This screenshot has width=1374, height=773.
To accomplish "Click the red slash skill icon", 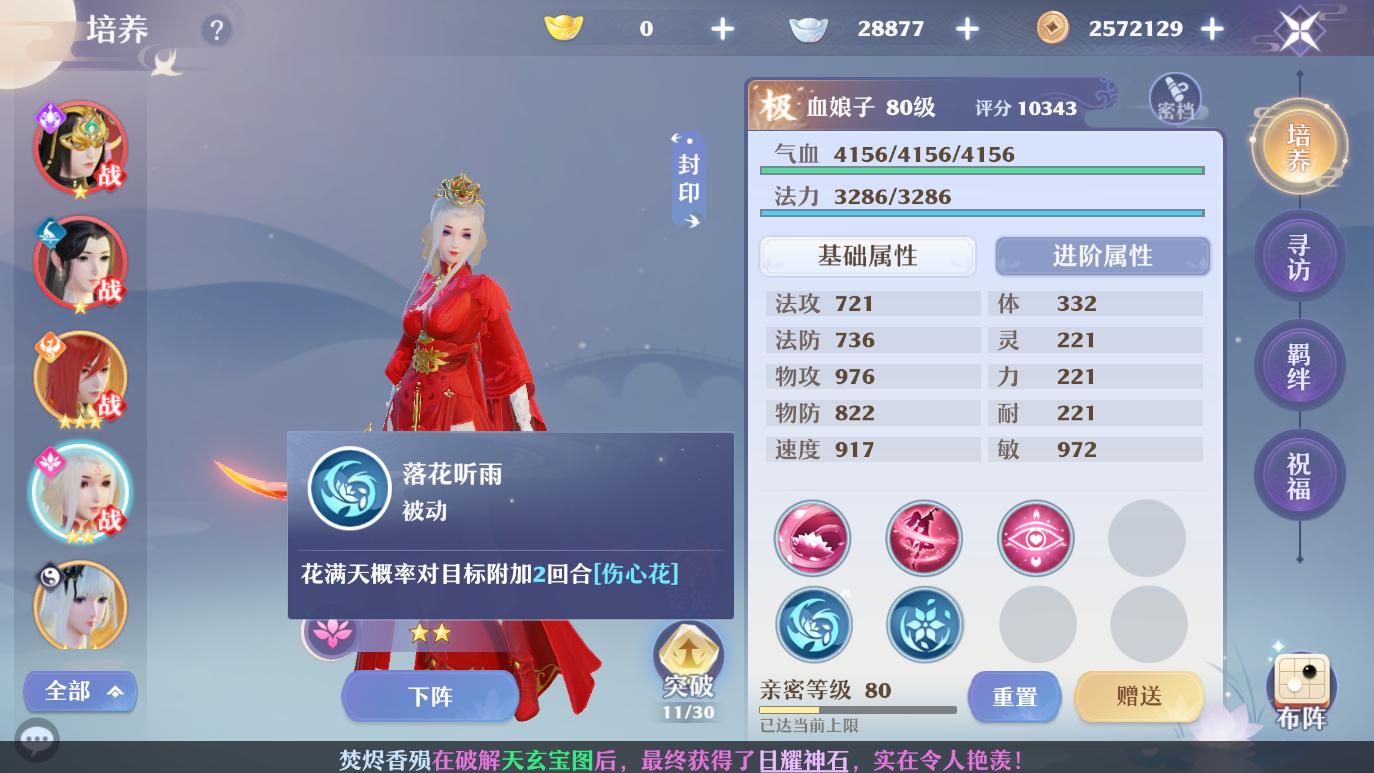I will click(925, 538).
